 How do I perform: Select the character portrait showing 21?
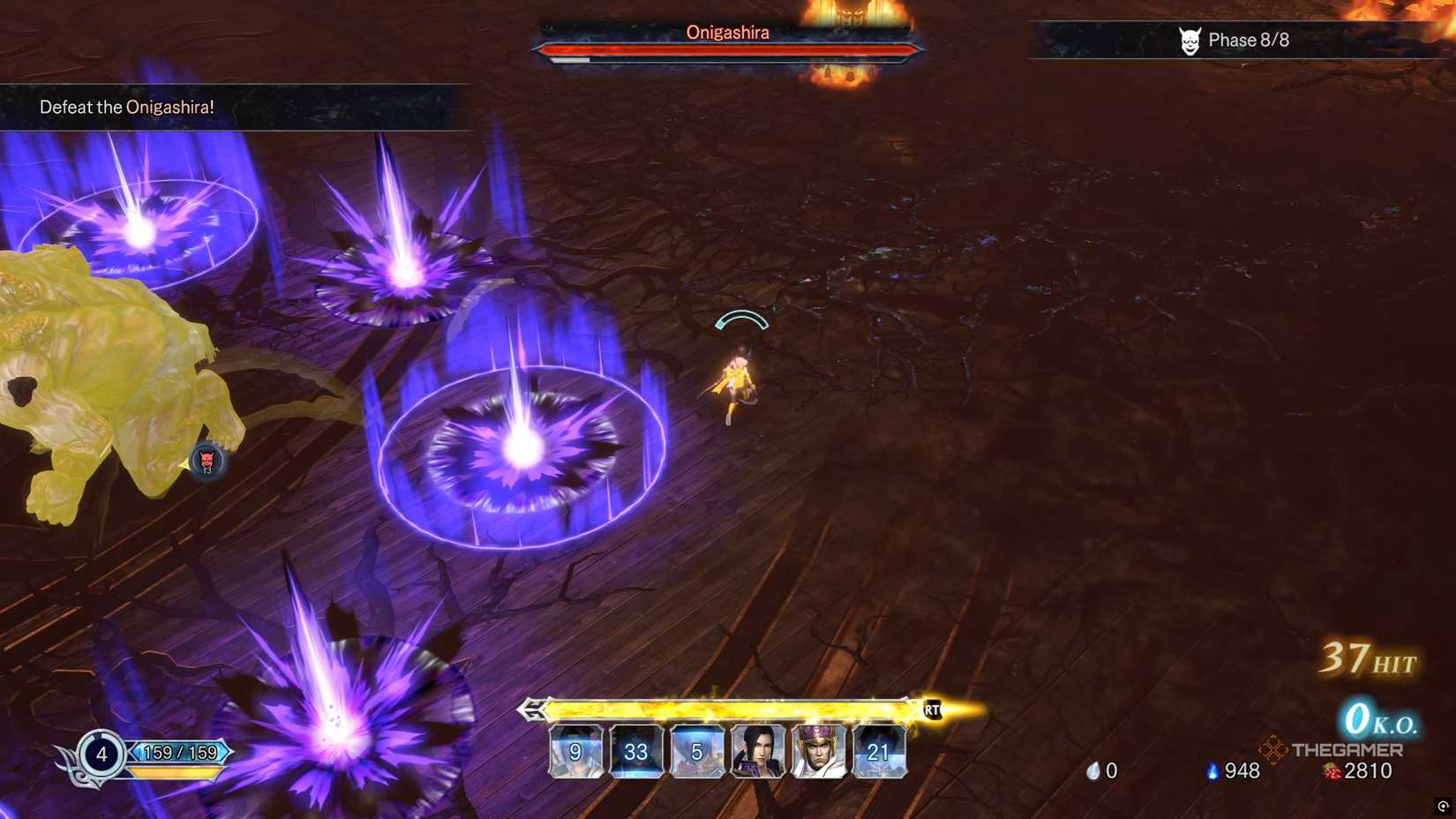click(879, 753)
